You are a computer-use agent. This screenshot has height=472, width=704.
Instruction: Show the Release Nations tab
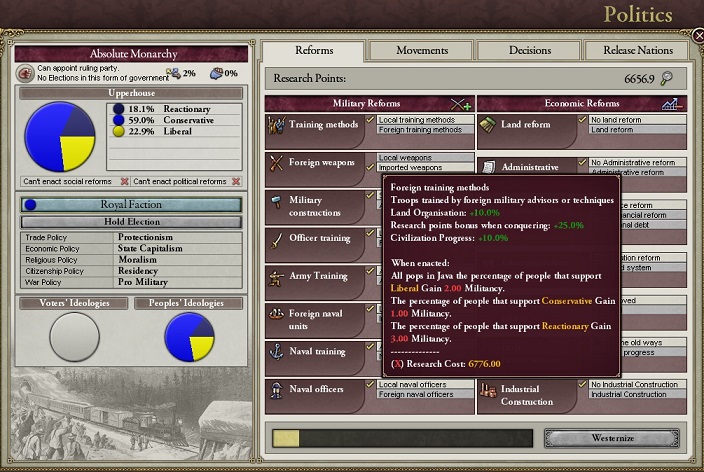636,50
